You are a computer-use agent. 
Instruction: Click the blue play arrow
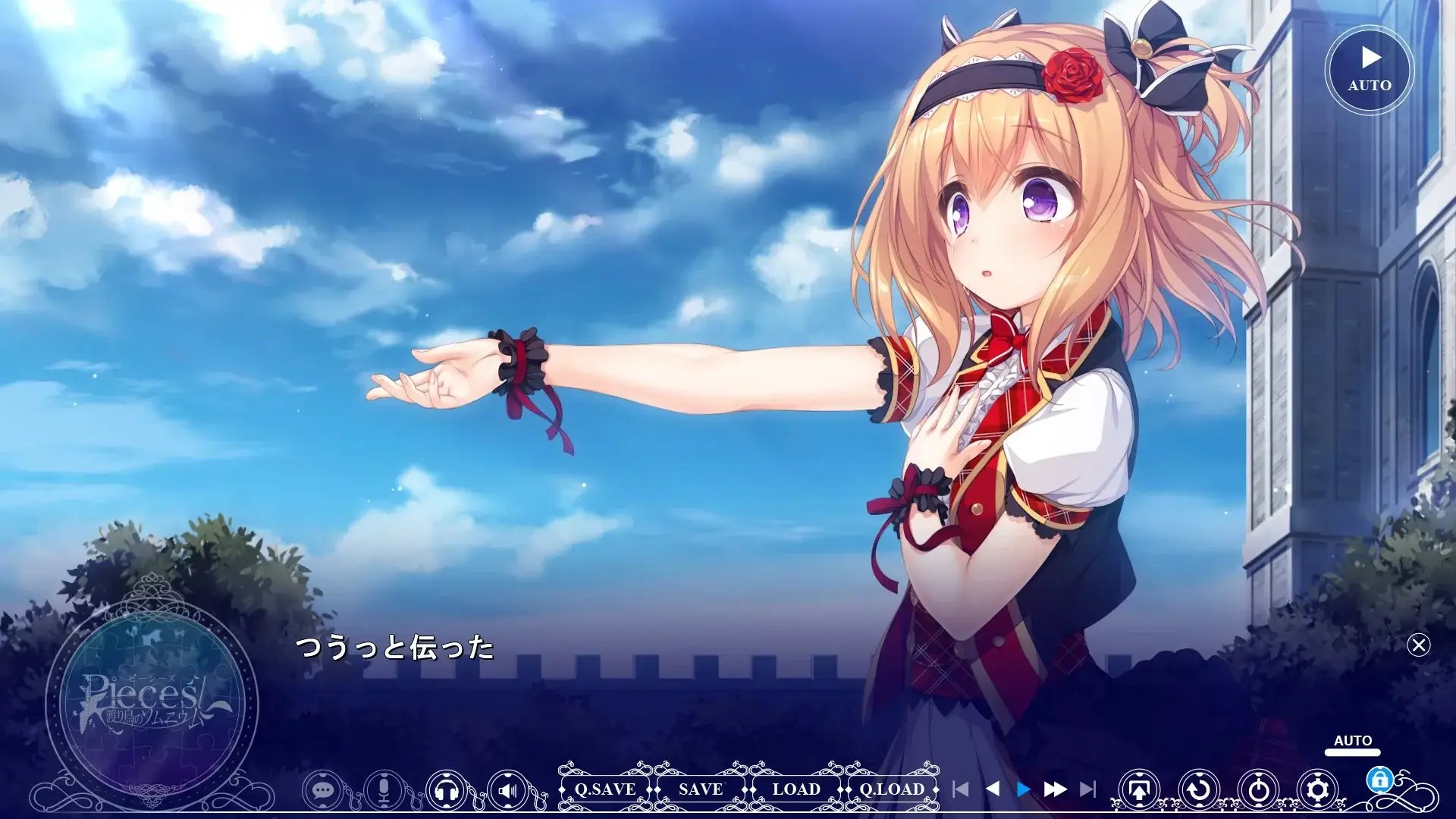(1023, 789)
